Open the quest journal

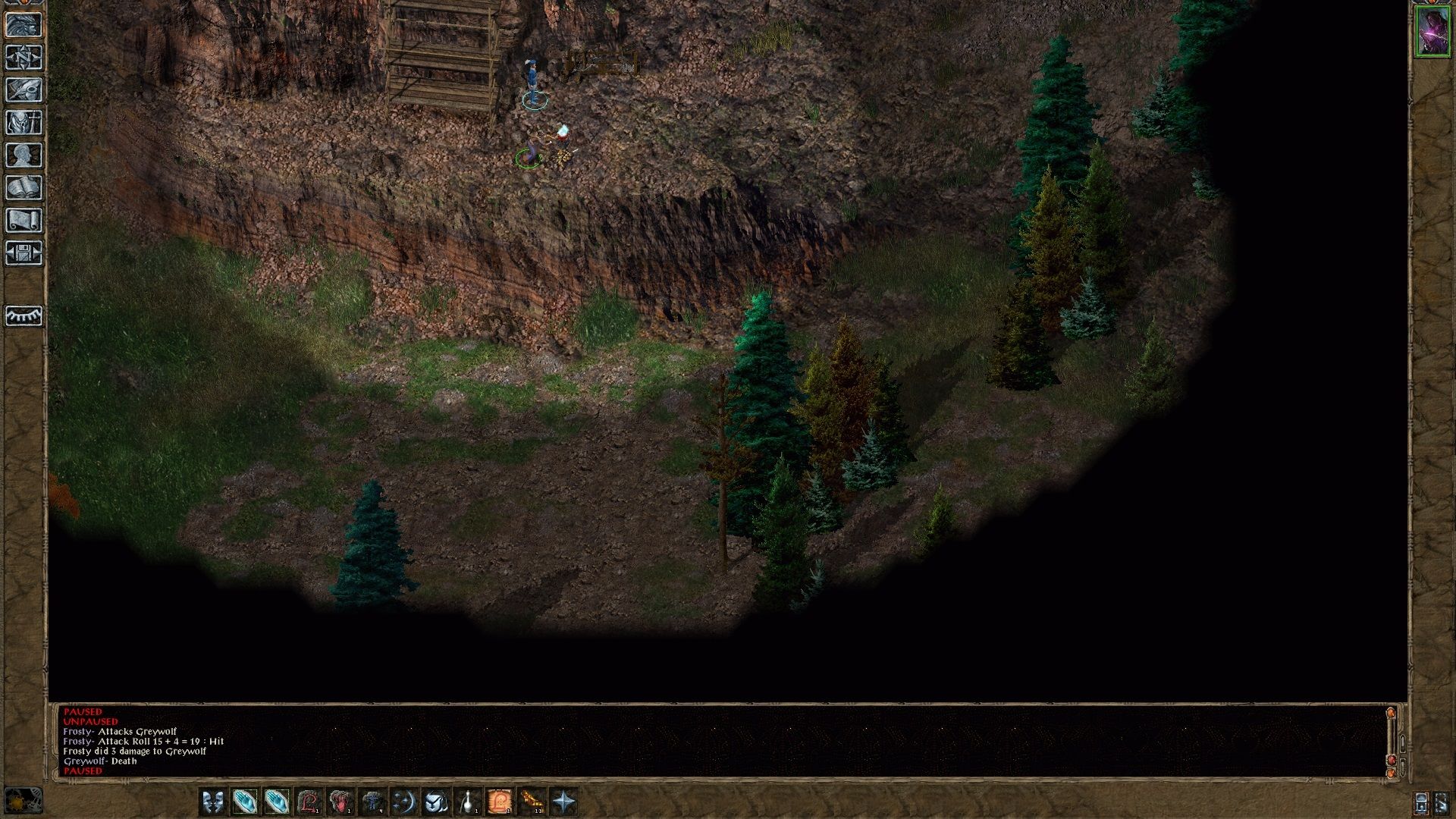click(x=24, y=90)
